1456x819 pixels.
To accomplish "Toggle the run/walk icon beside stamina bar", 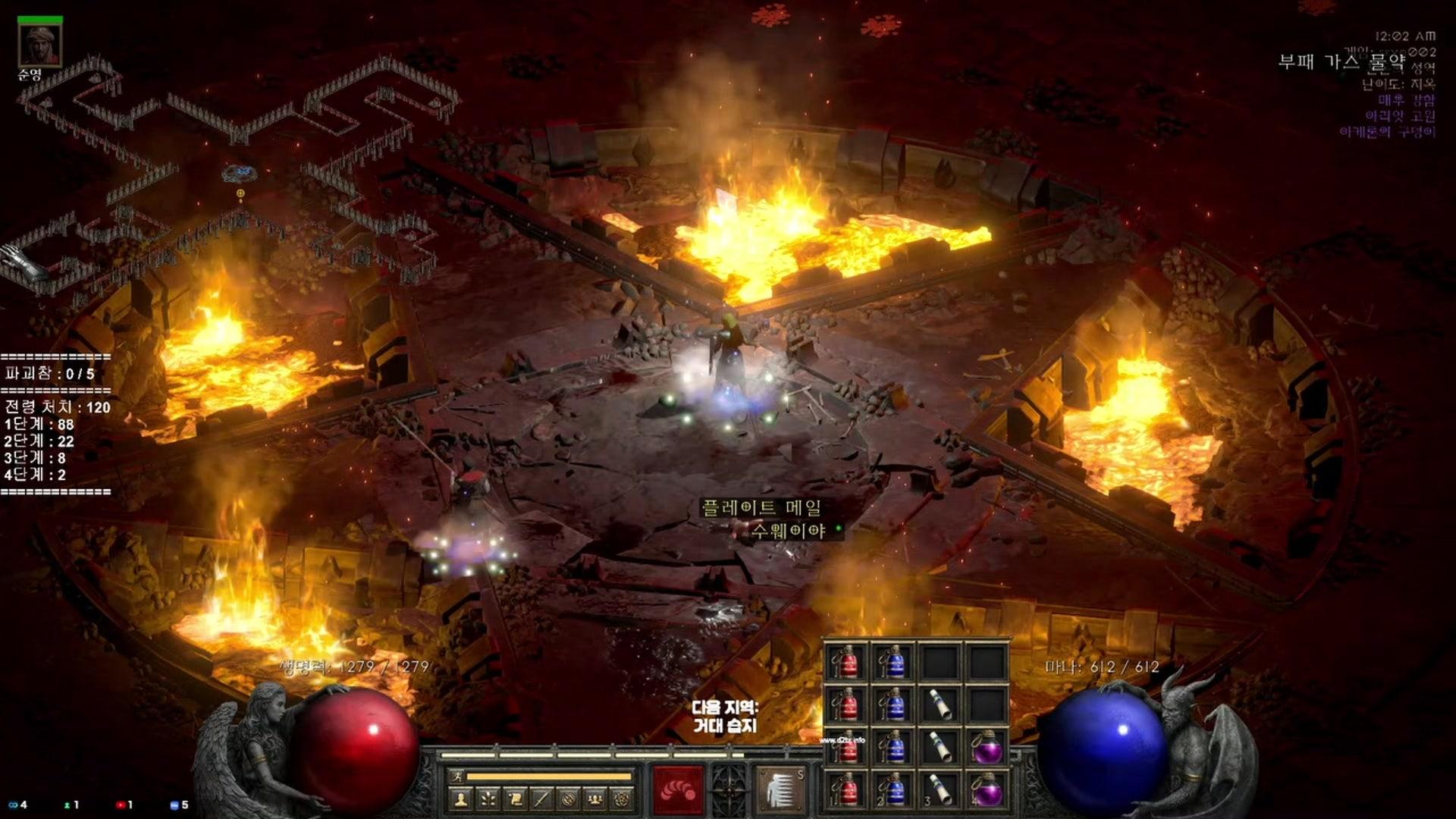I will (x=457, y=777).
